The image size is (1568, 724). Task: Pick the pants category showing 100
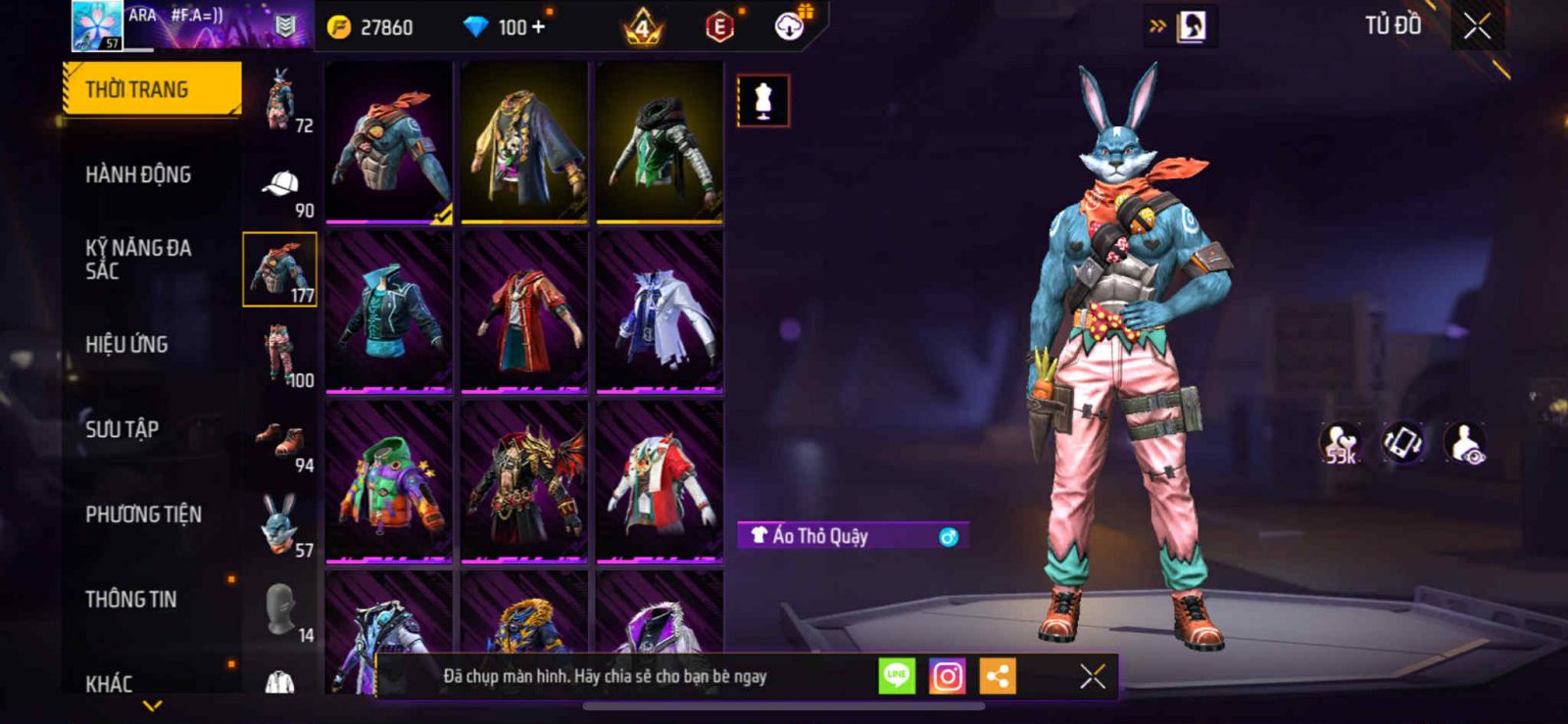[x=281, y=357]
